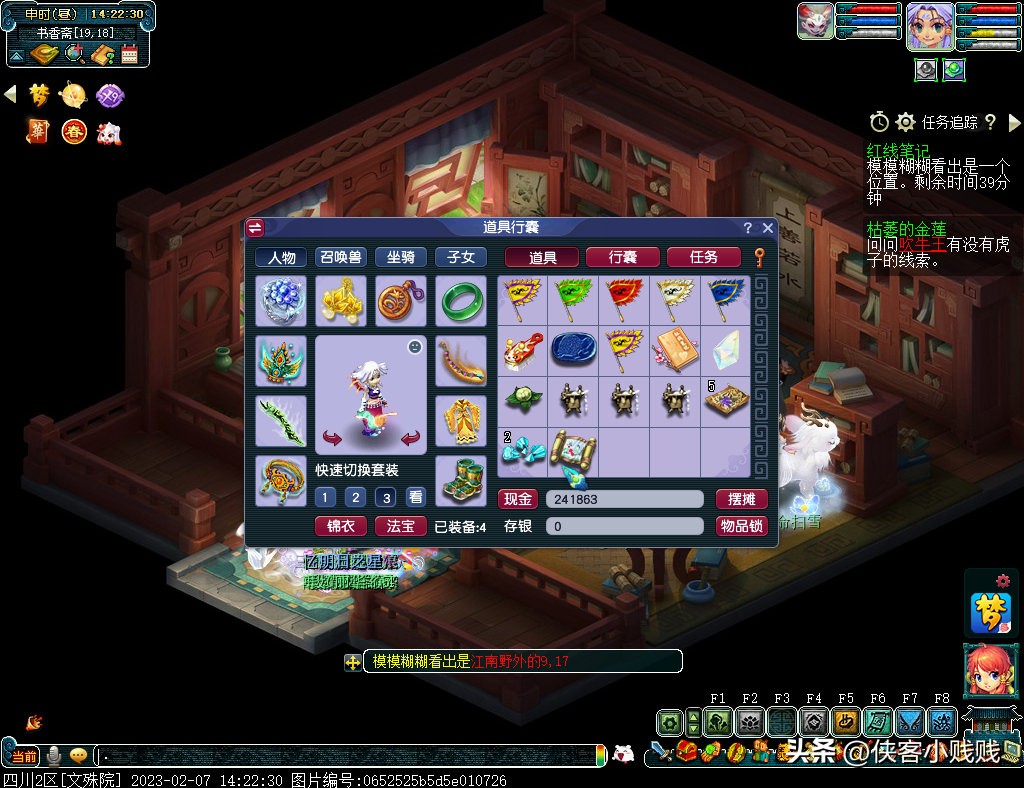Screen dimensions: 1024x788
Task: Select quick-switch equipment set 2
Action: pyautogui.click(x=354, y=497)
